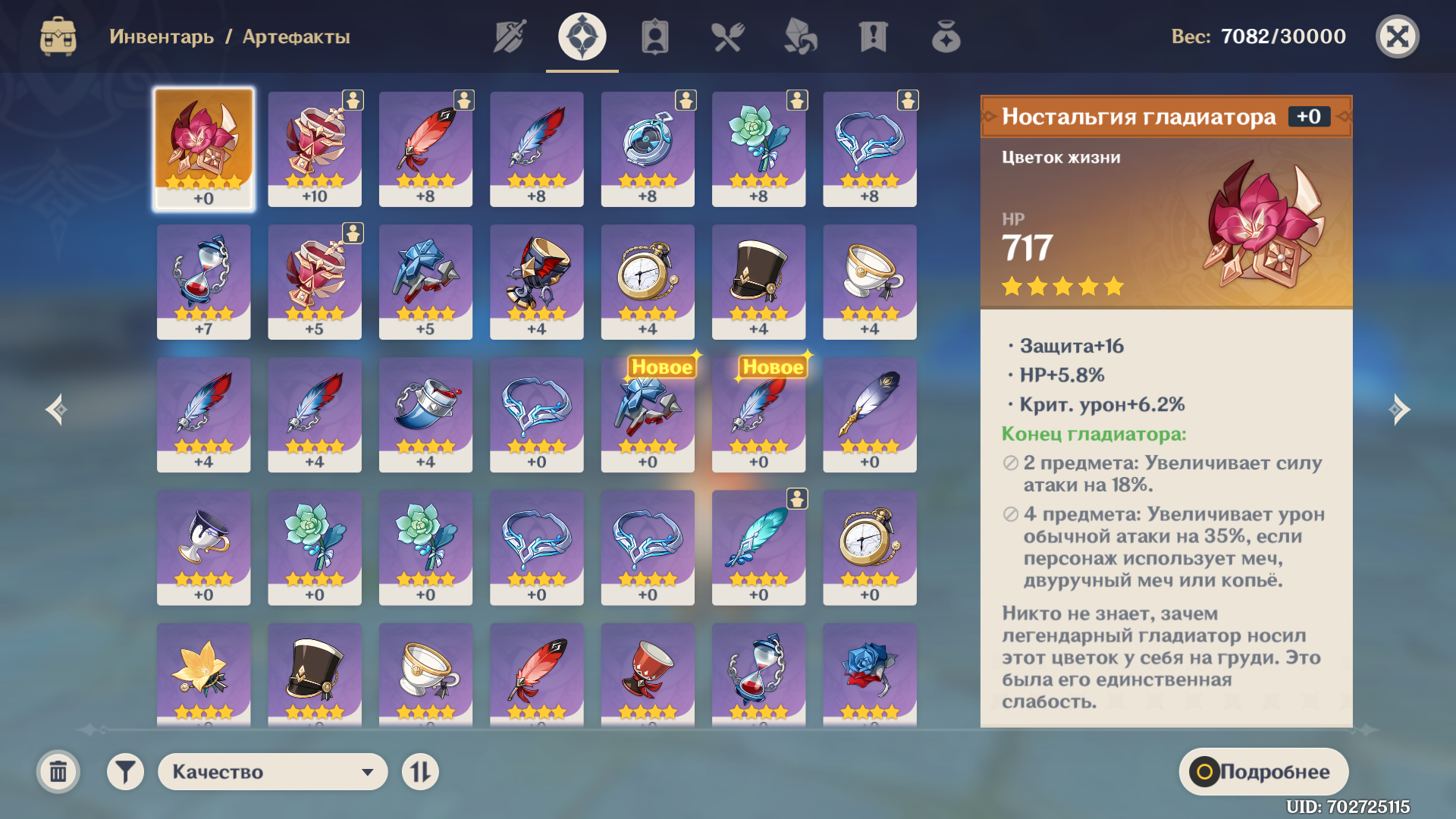Open the materials tab
Image resolution: width=1456 pixels, height=819 pixels.
point(801,36)
